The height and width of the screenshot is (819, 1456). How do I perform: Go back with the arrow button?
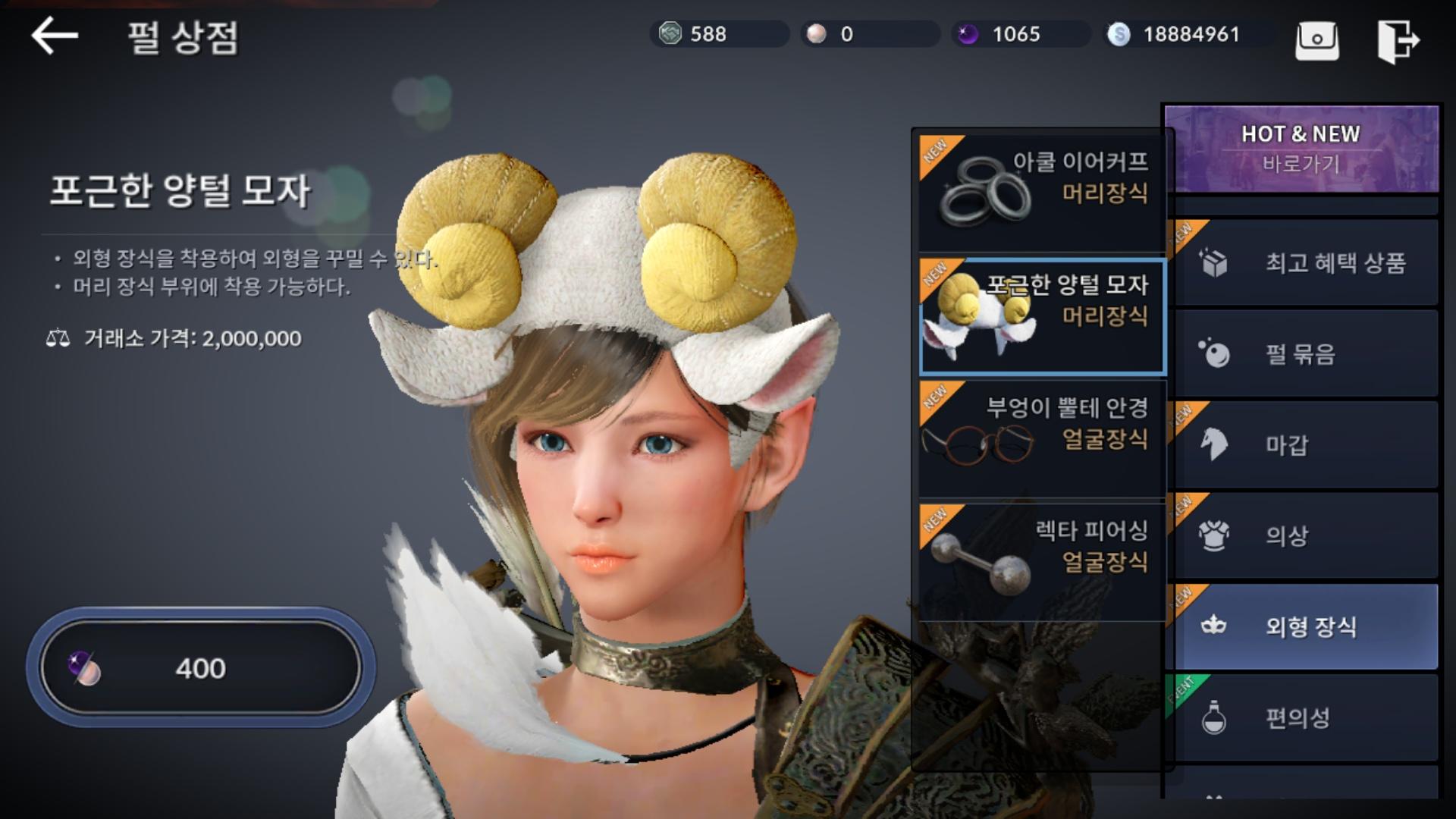55,36
